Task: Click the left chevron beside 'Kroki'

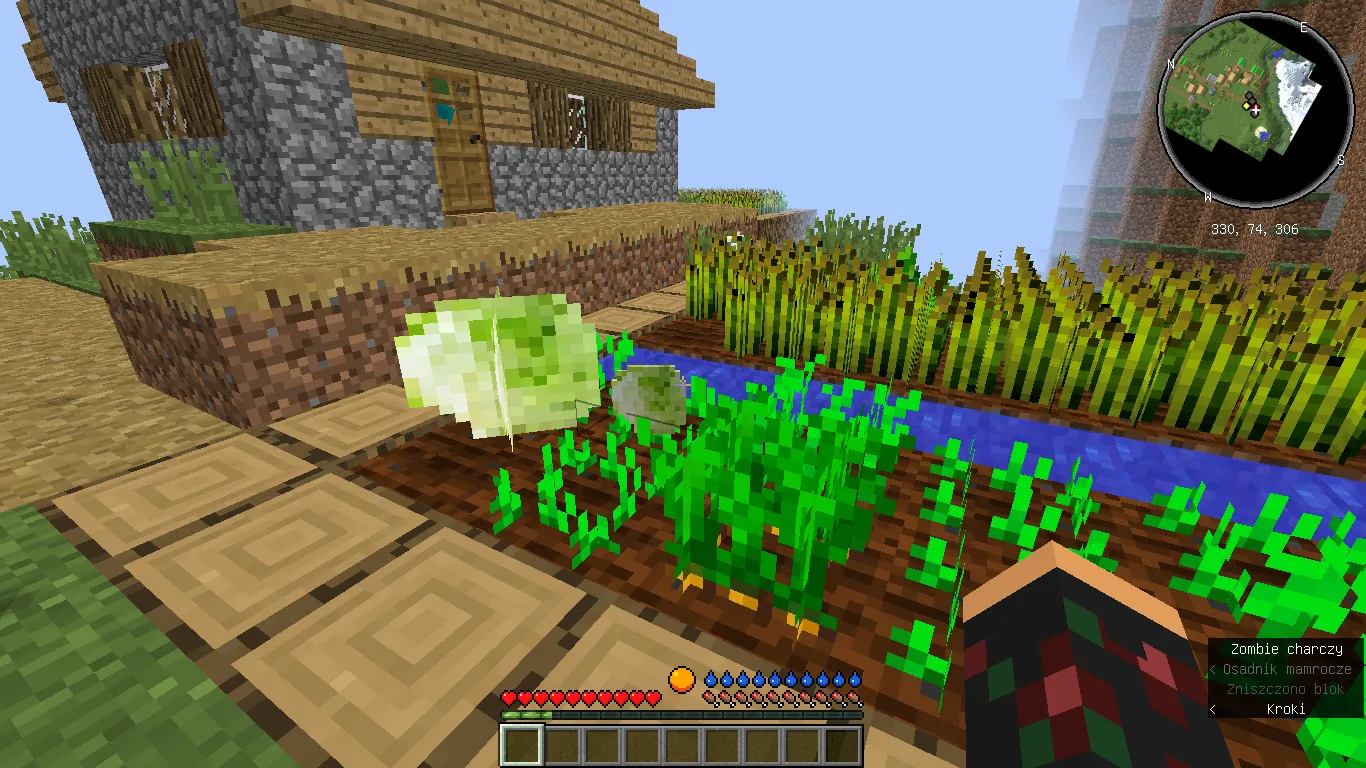Action: click(1211, 709)
